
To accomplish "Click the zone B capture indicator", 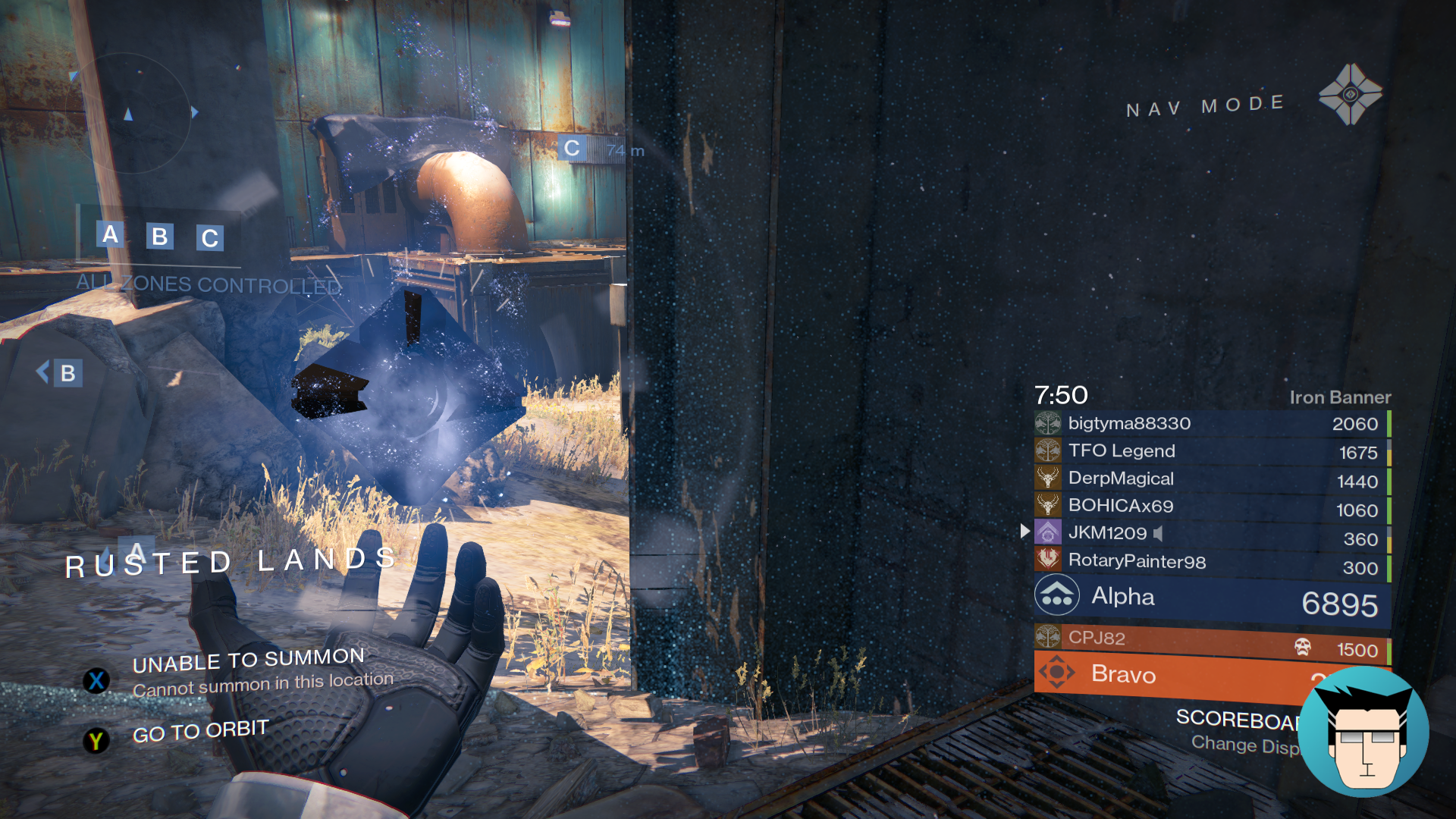I will (x=159, y=237).
